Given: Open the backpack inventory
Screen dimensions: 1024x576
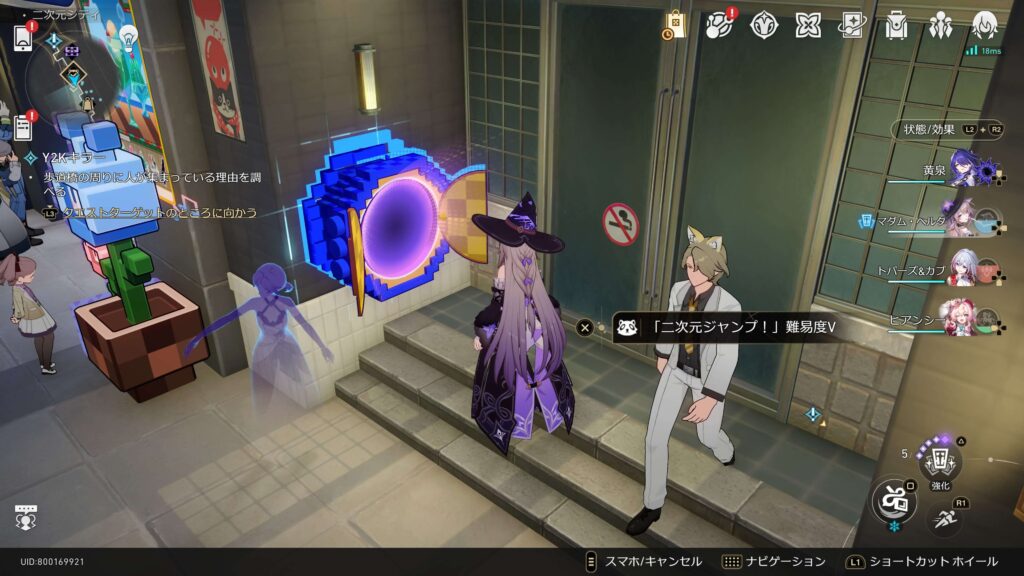Looking at the screenshot, I should [896, 25].
